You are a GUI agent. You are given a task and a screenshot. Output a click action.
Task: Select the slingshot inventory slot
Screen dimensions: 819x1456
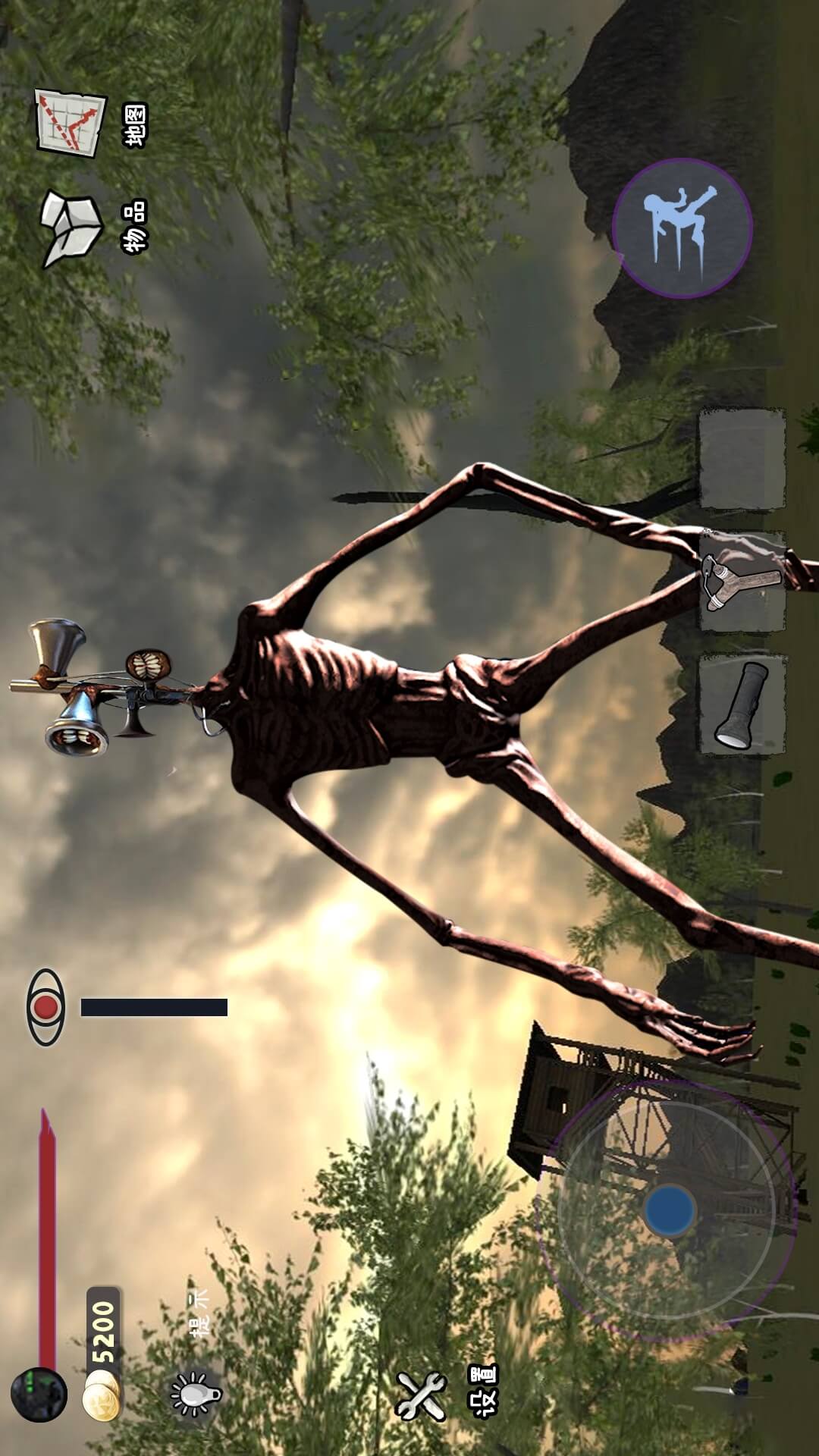742,582
